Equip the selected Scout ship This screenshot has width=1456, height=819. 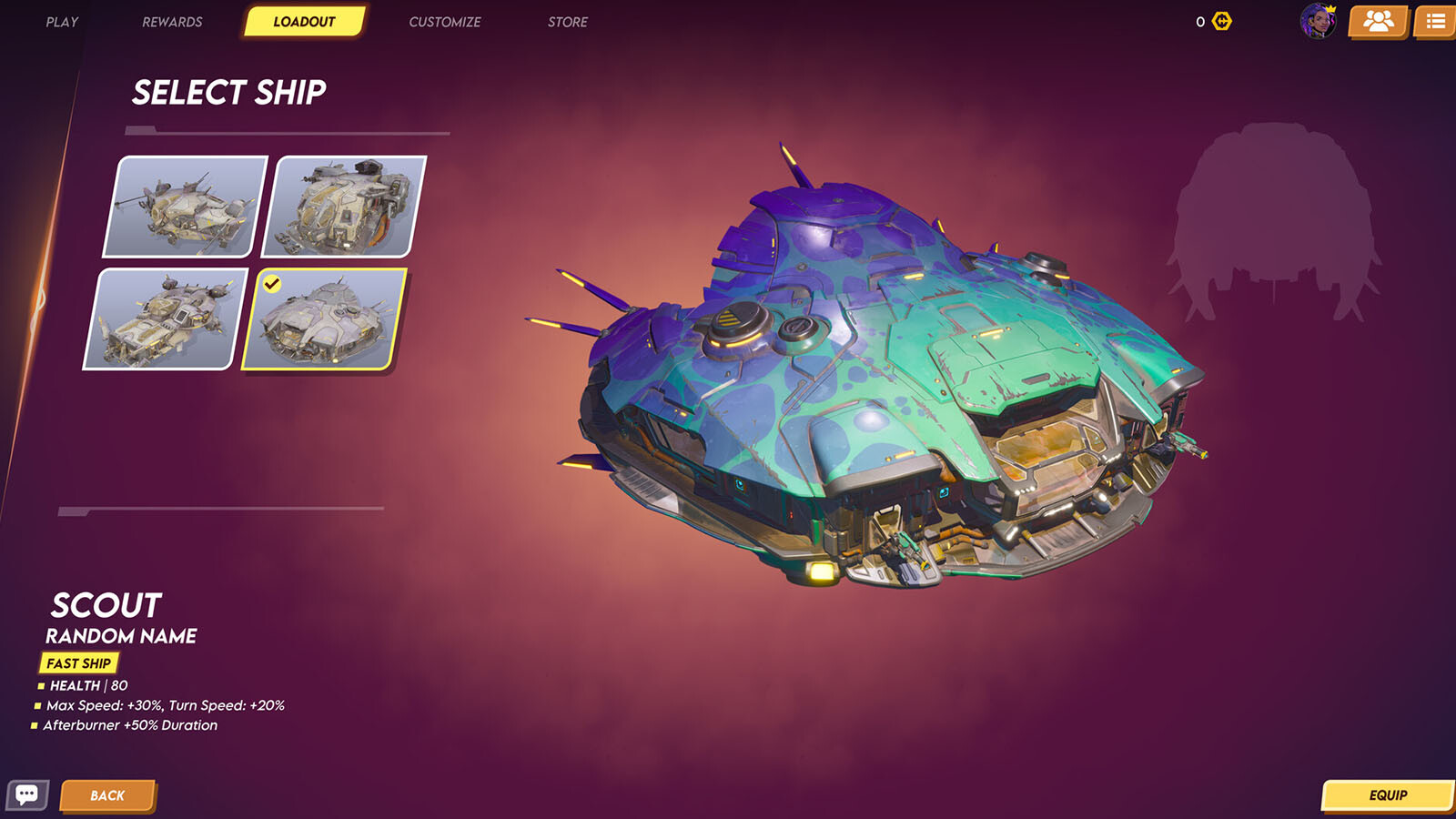click(x=1387, y=795)
